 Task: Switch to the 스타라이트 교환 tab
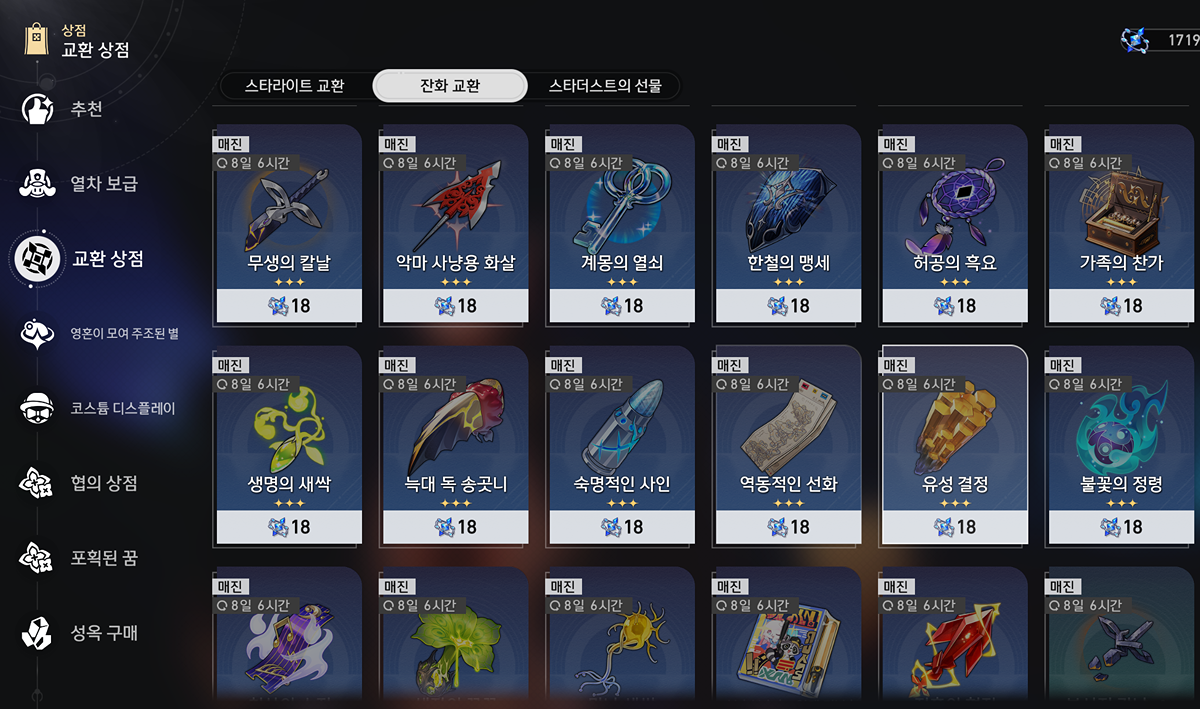[295, 86]
